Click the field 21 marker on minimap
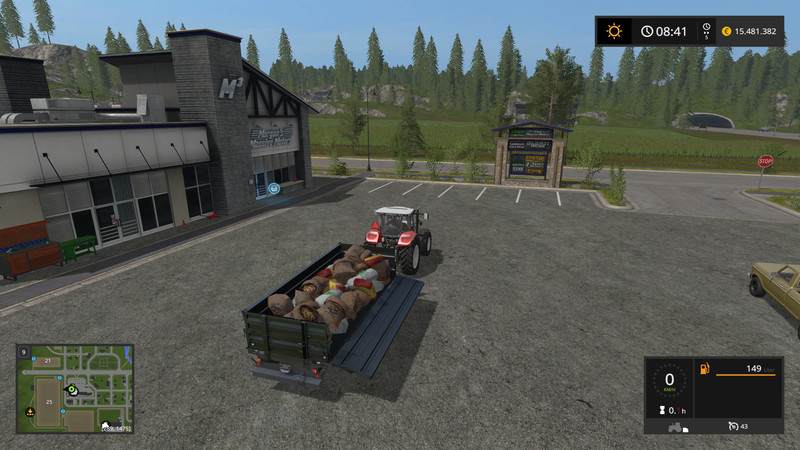This screenshot has width=800, height=450. pos(48,361)
